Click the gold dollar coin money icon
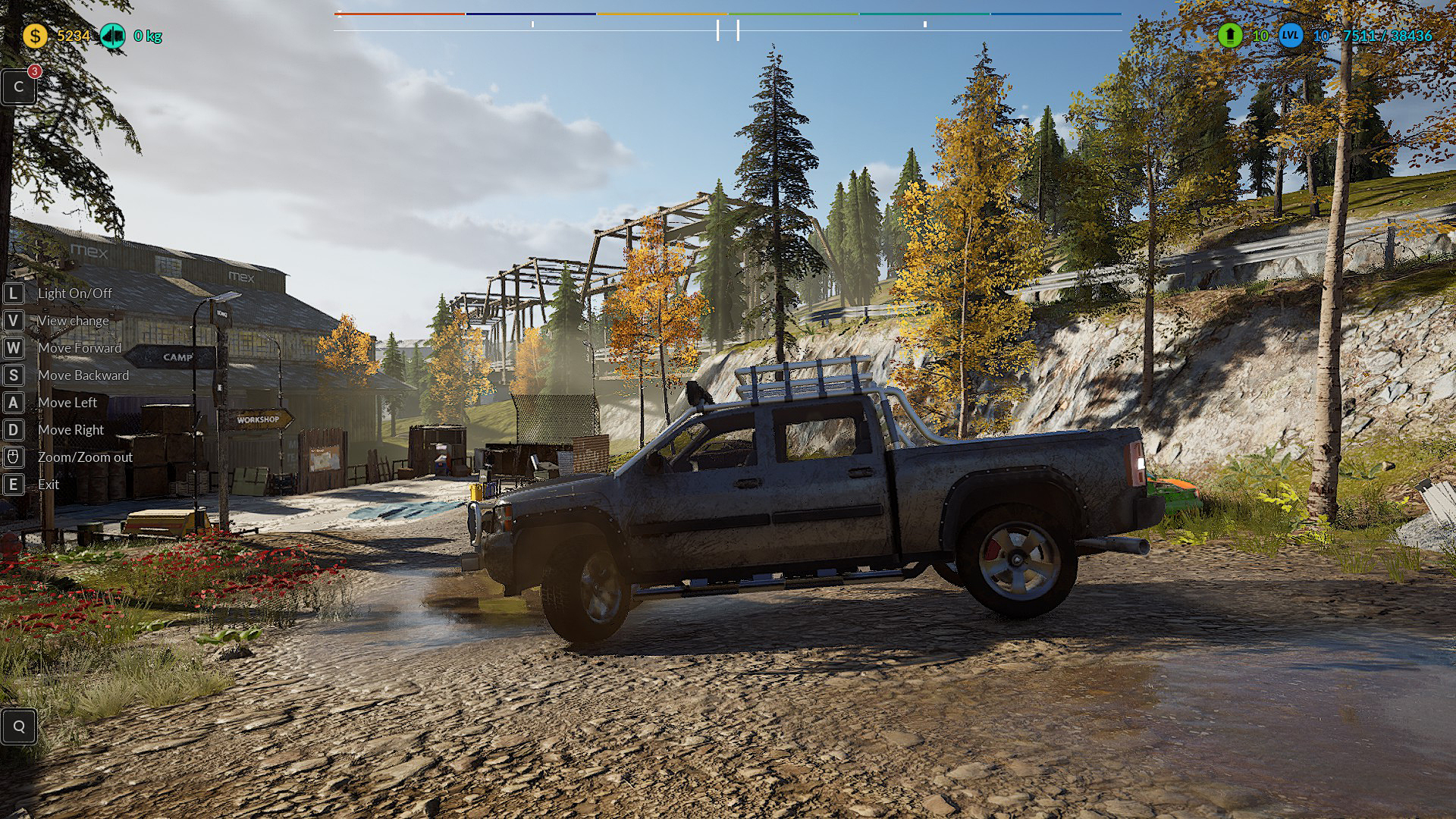 pos(35,36)
